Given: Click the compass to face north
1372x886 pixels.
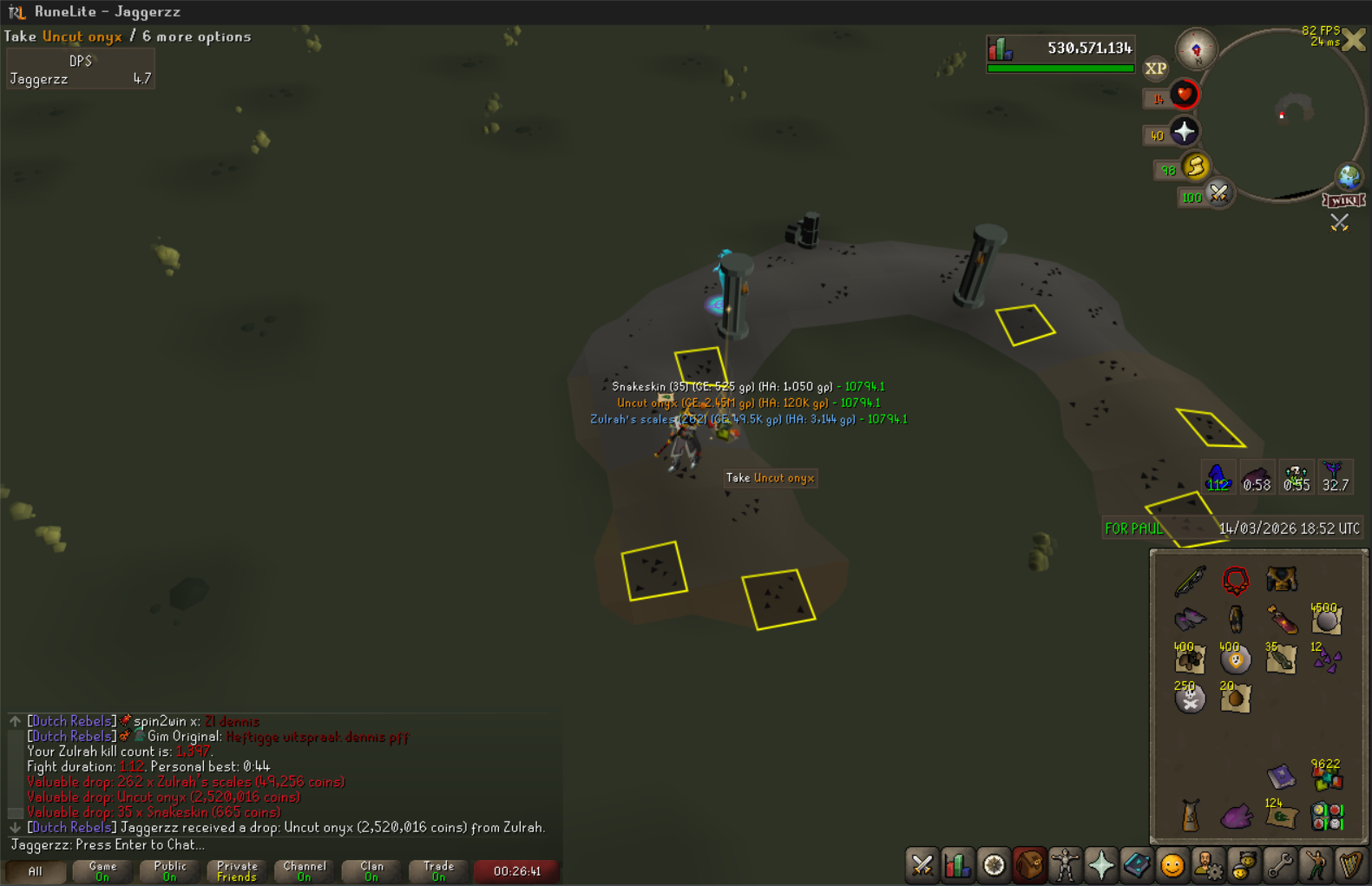Looking at the screenshot, I should coord(1196,49).
